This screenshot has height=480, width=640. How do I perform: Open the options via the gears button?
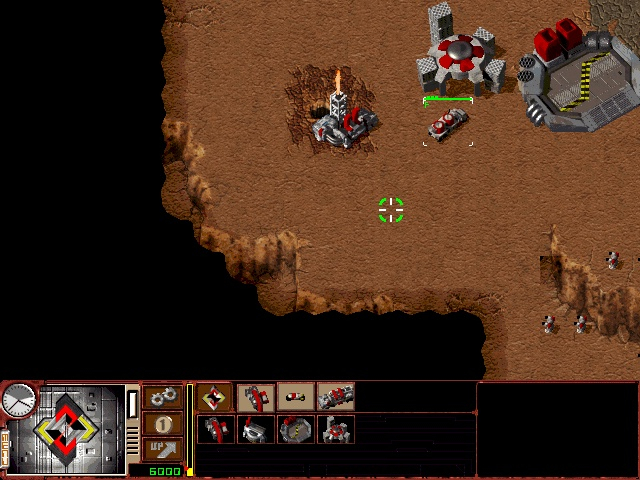coord(163,398)
